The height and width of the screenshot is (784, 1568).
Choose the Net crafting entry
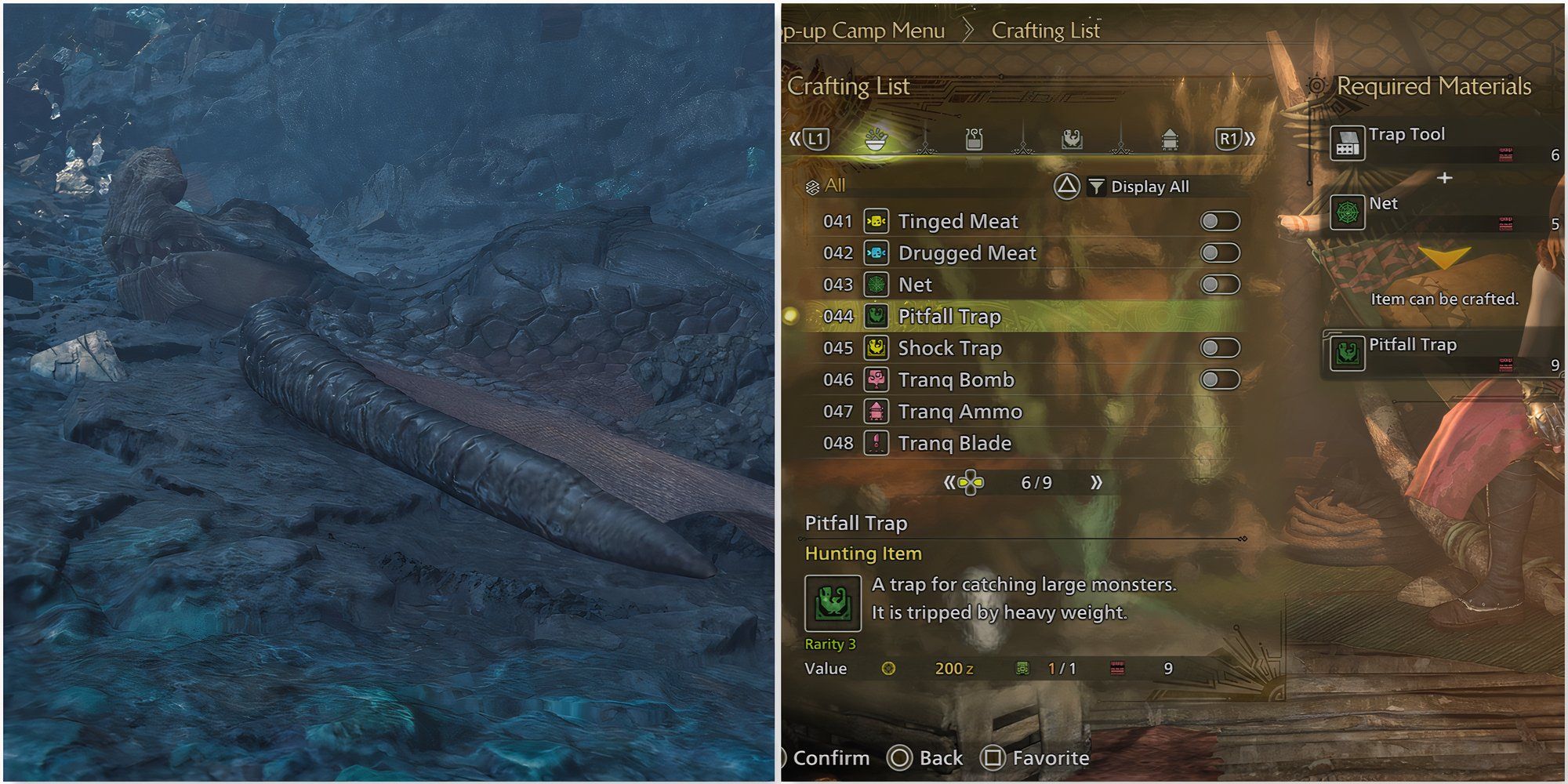[914, 285]
